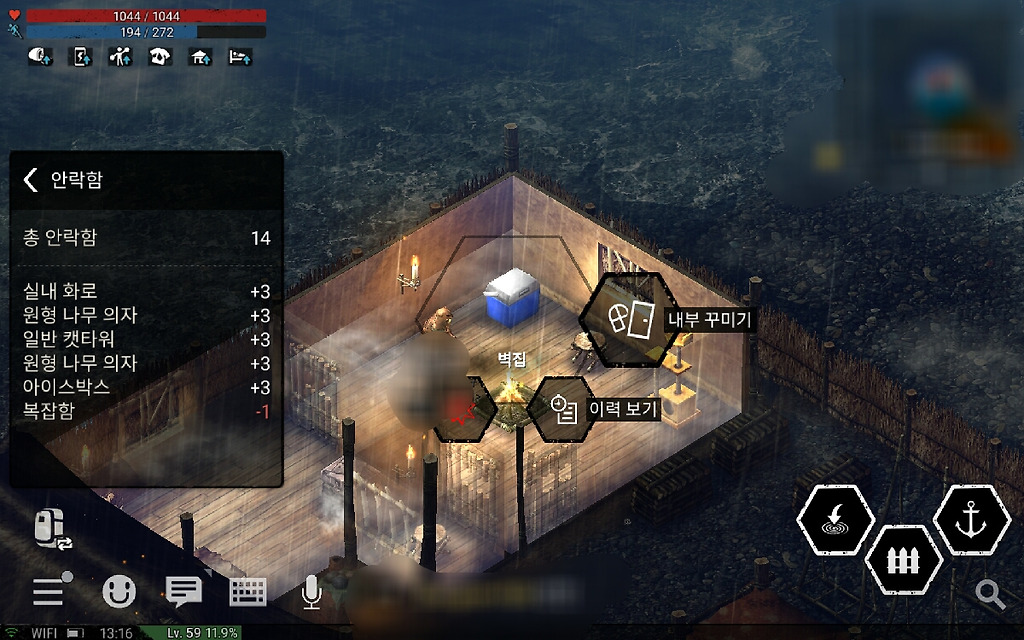Select the 일반 캣타워 comfort row

(x=146, y=340)
